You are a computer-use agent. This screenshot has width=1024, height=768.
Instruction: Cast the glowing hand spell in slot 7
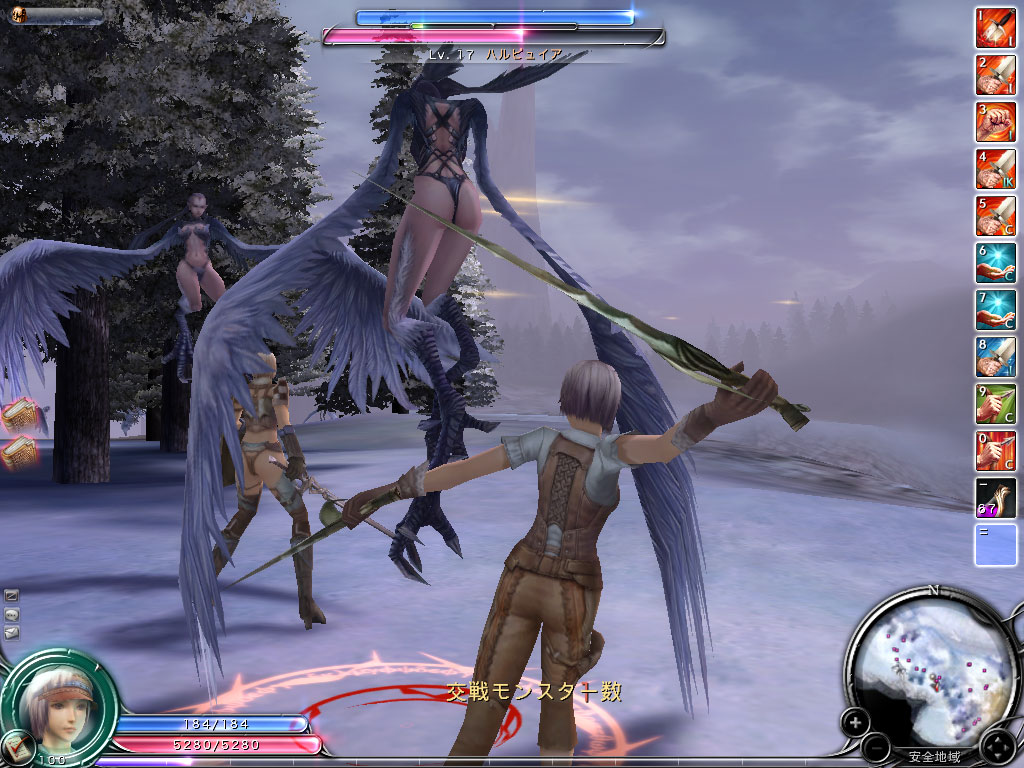click(995, 310)
